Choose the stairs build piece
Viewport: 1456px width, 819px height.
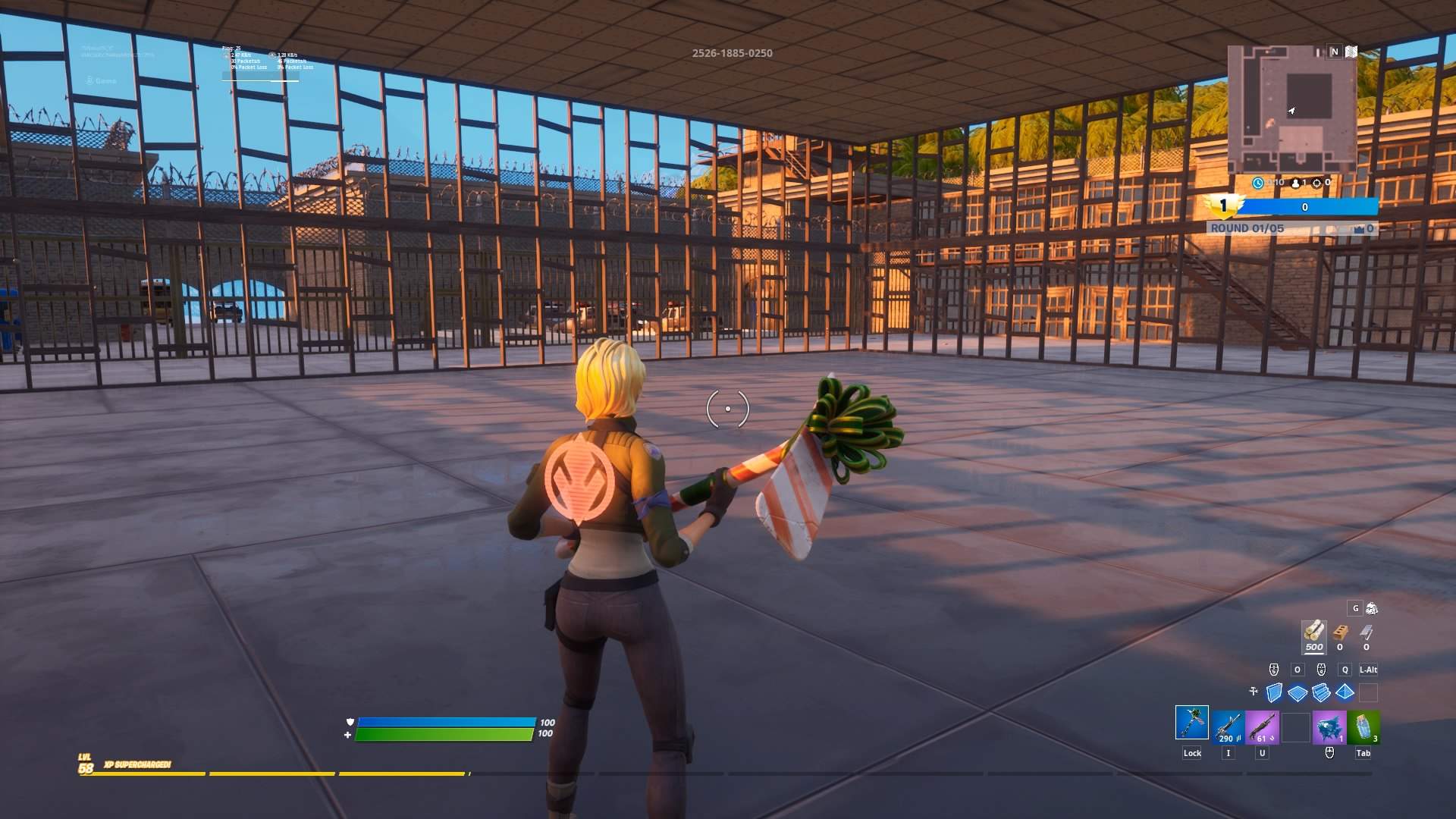pos(1322,692)
